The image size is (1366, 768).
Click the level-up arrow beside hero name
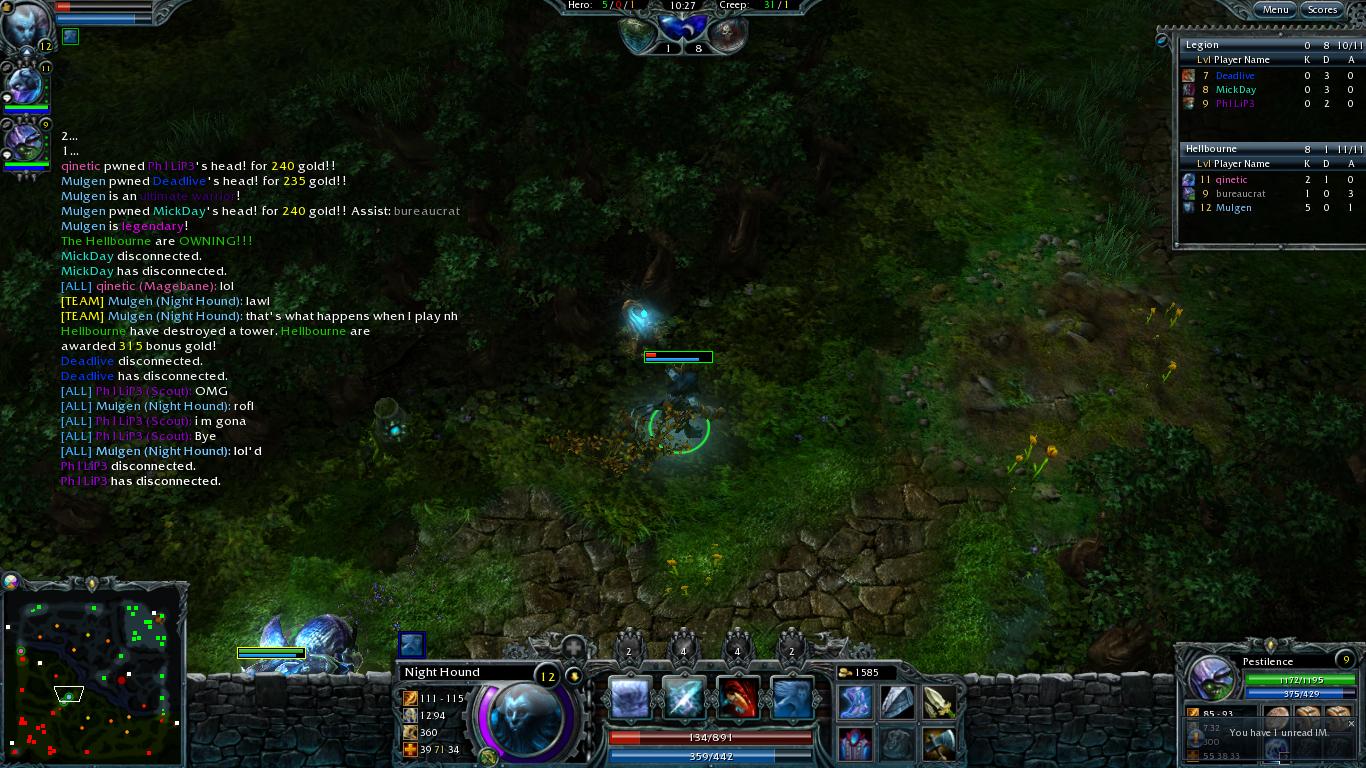[574, 675]
